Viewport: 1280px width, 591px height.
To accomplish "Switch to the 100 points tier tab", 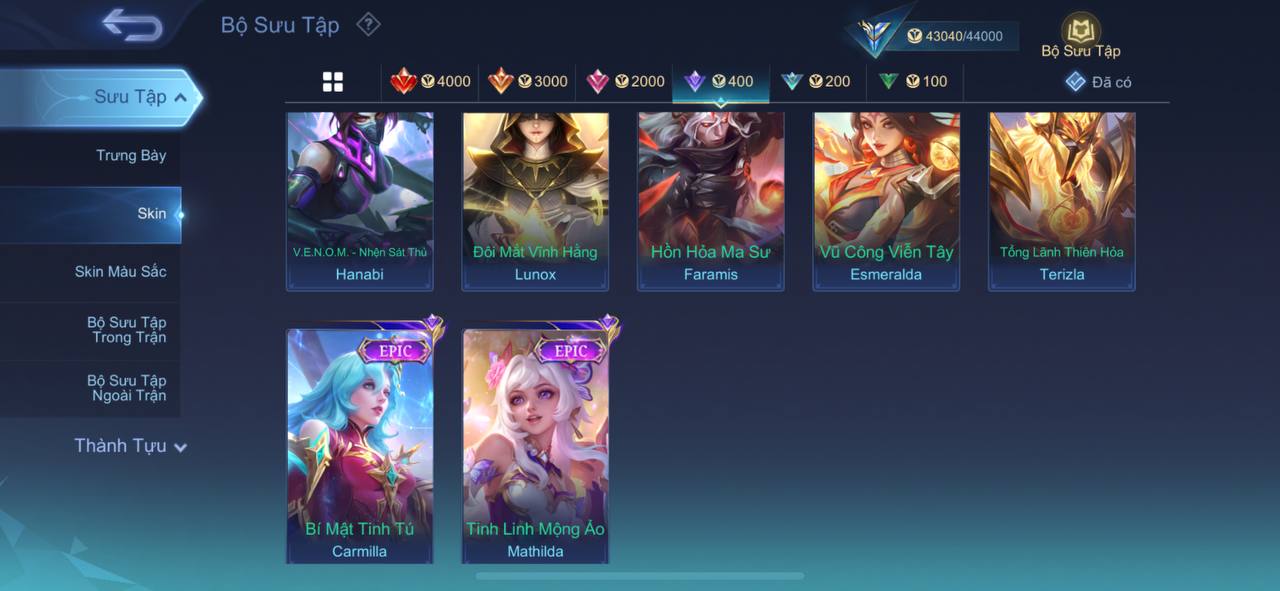I will point(913,82).
